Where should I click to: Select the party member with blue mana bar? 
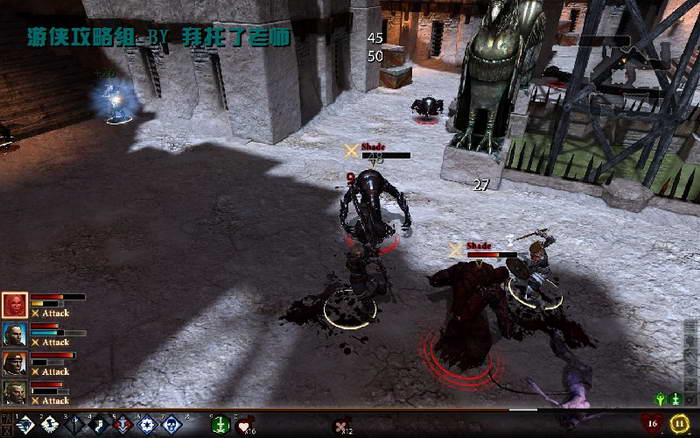14,334
